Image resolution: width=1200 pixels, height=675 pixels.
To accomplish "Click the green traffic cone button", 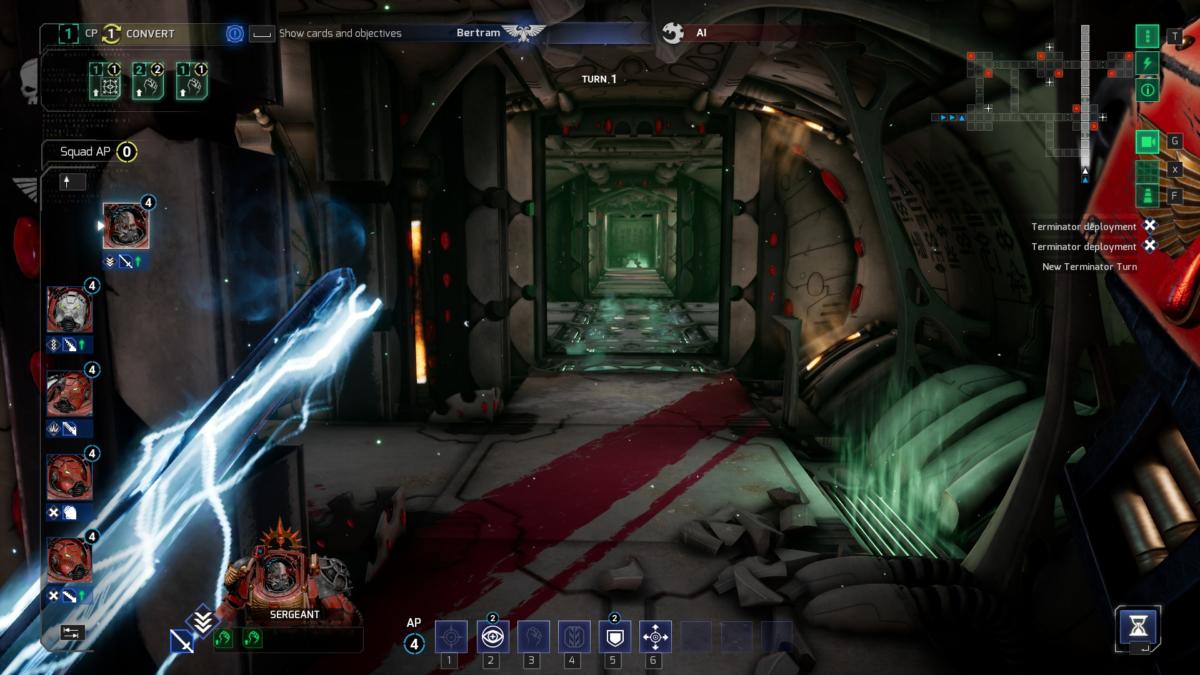I will pos(1147,195).
